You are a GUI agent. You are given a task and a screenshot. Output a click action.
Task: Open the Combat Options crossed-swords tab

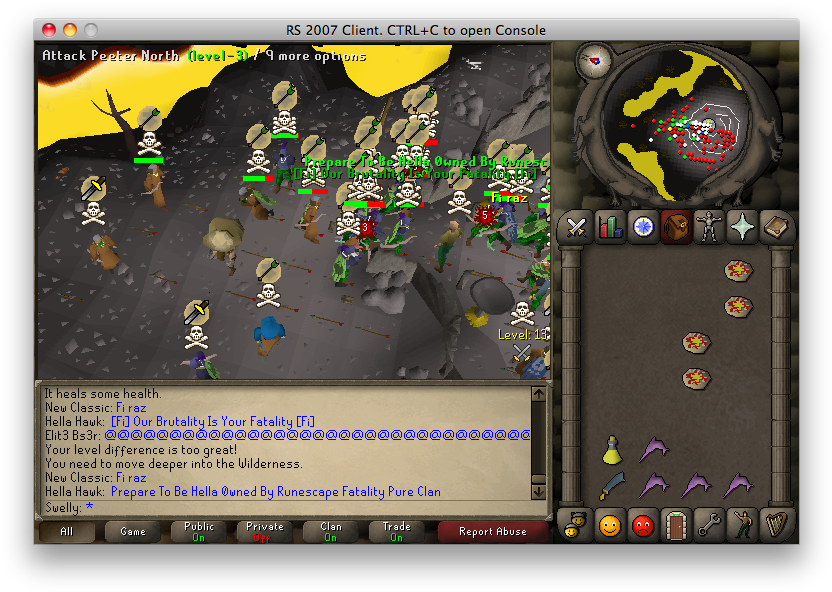pos(576,227)
